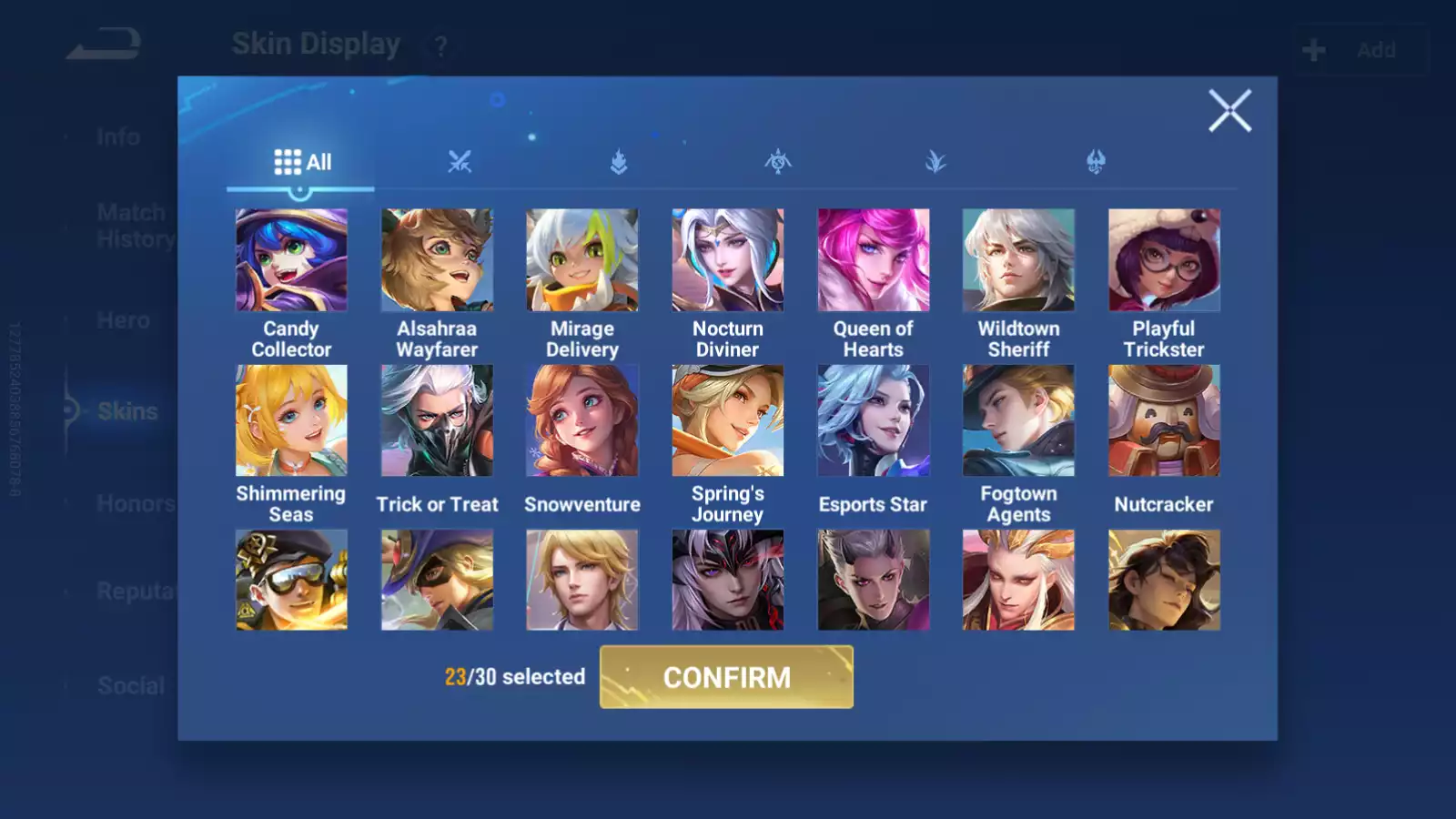Screen dimensions: 1456x819
Task: Select the Wildtown Sheriff skin thumbnail
Action: coord(1018,259)
